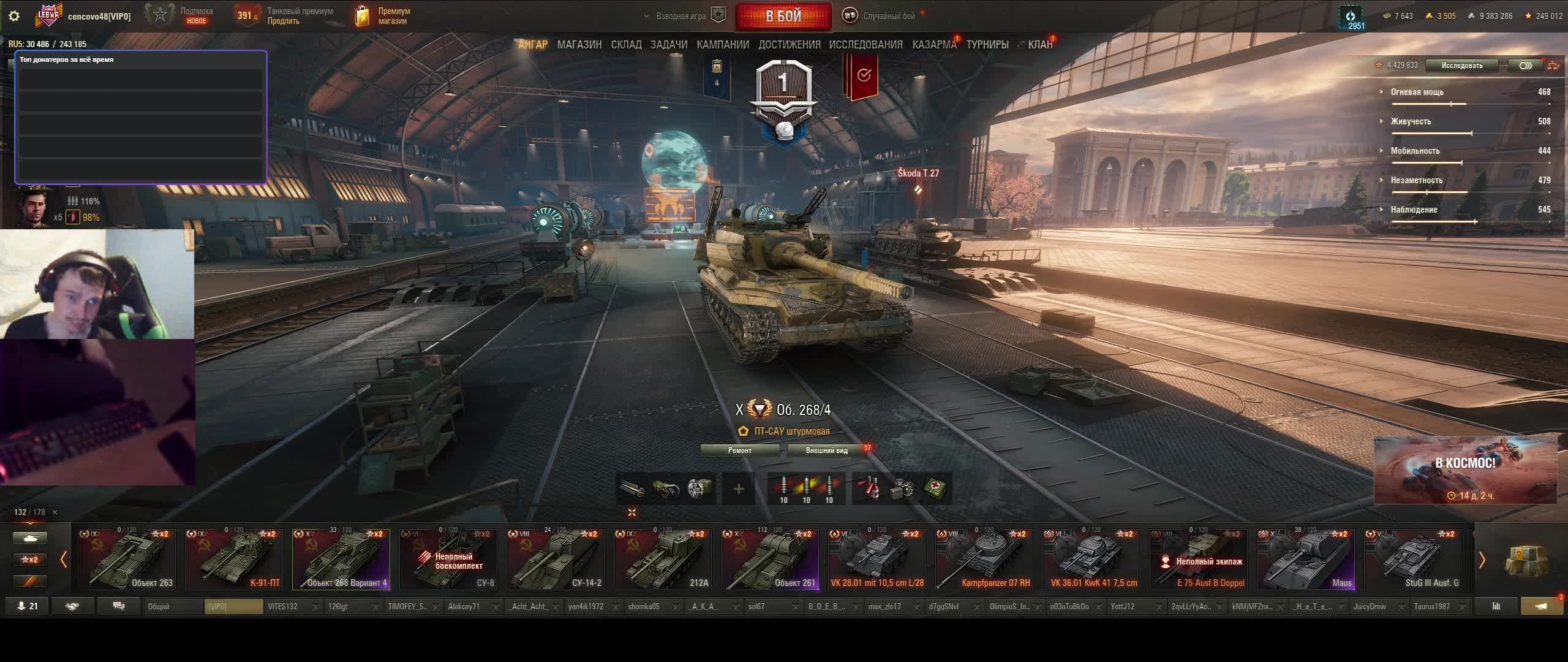Choose the Объект 263 tank card

(127, 560)
